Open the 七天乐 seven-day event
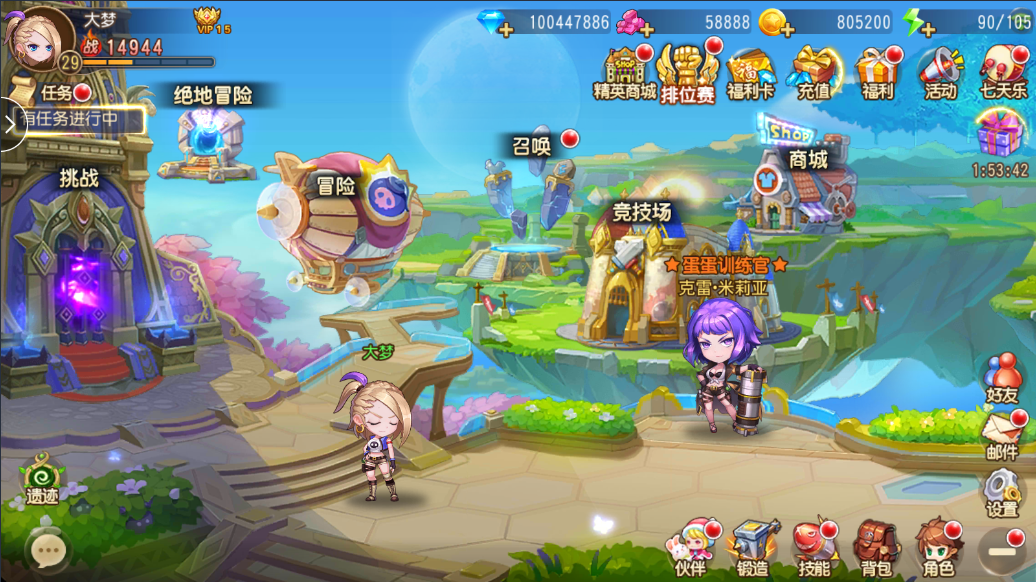Screen dimensions: 1036x582 [x=1003, y=72]
